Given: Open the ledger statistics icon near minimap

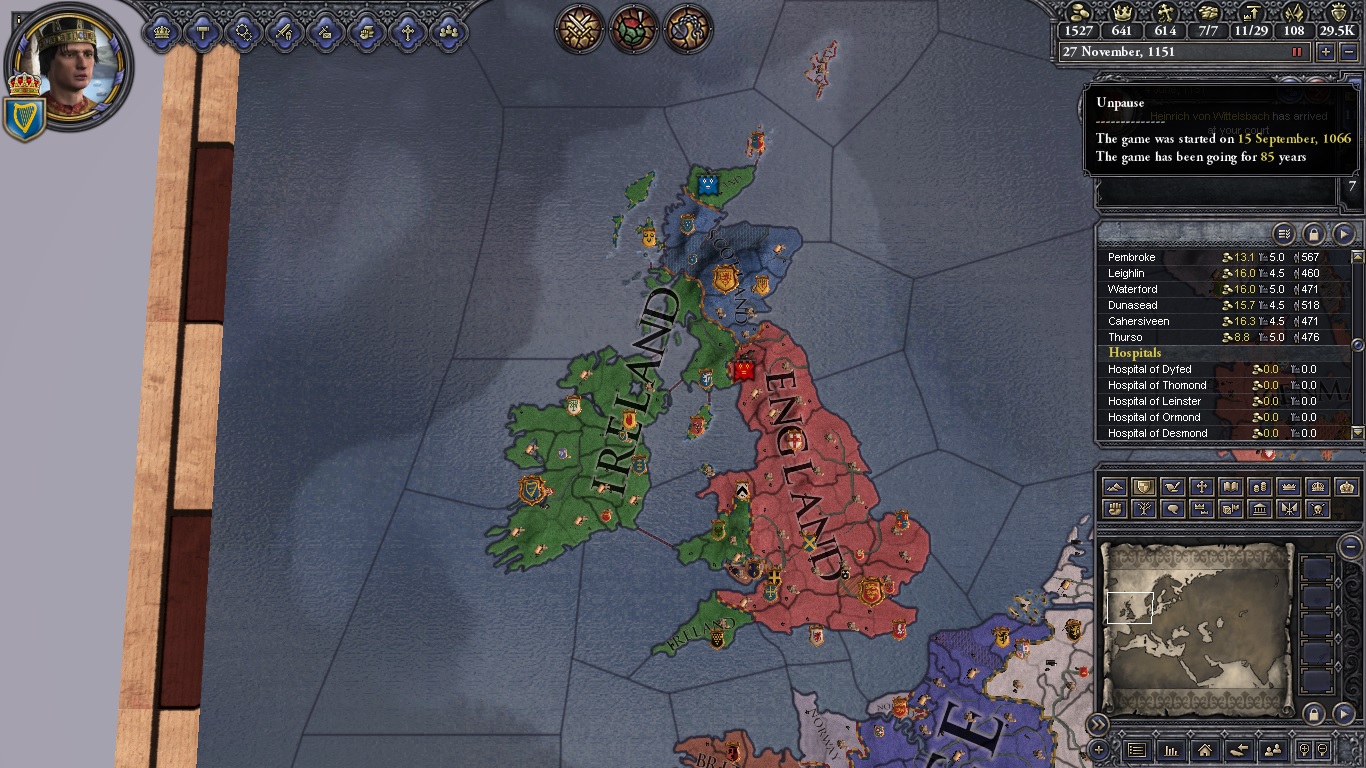Looking at the screenshot, I should click(x=1173, y=750).
